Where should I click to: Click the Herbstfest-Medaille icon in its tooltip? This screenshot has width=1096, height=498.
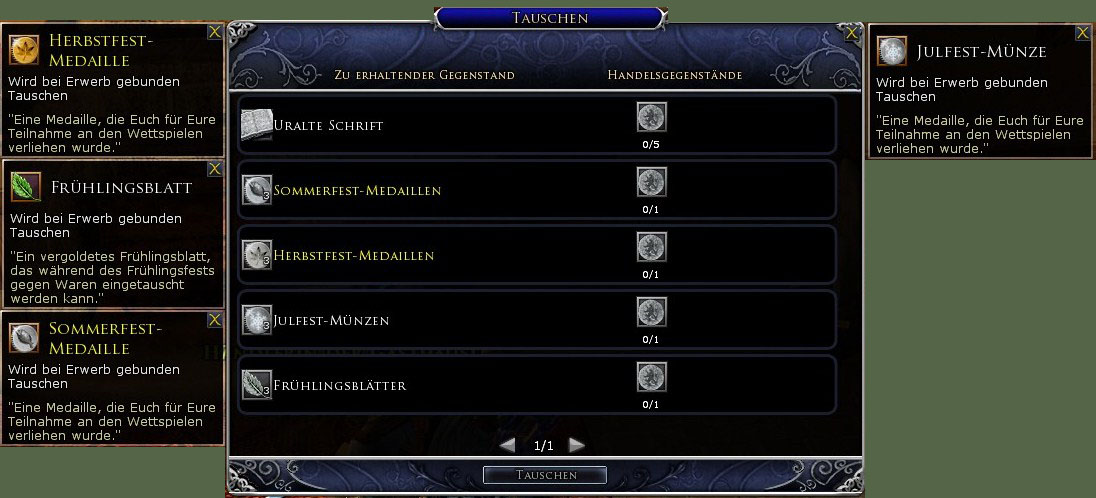(x=24, y=50)
